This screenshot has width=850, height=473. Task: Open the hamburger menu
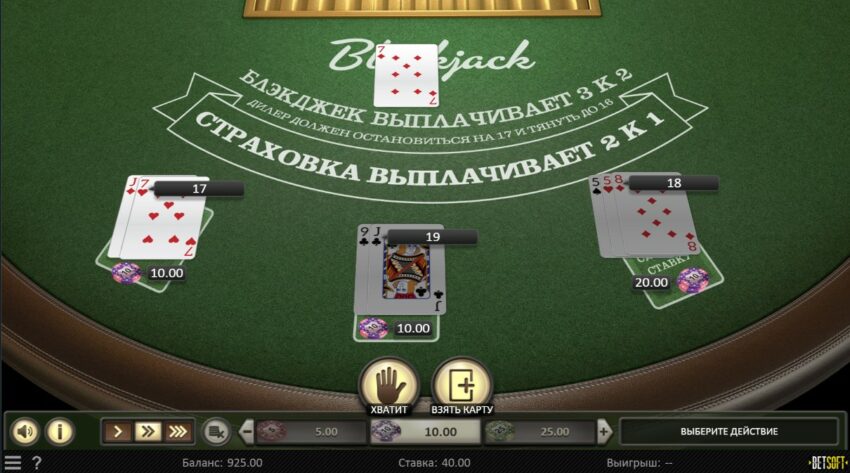coord(12,463)
